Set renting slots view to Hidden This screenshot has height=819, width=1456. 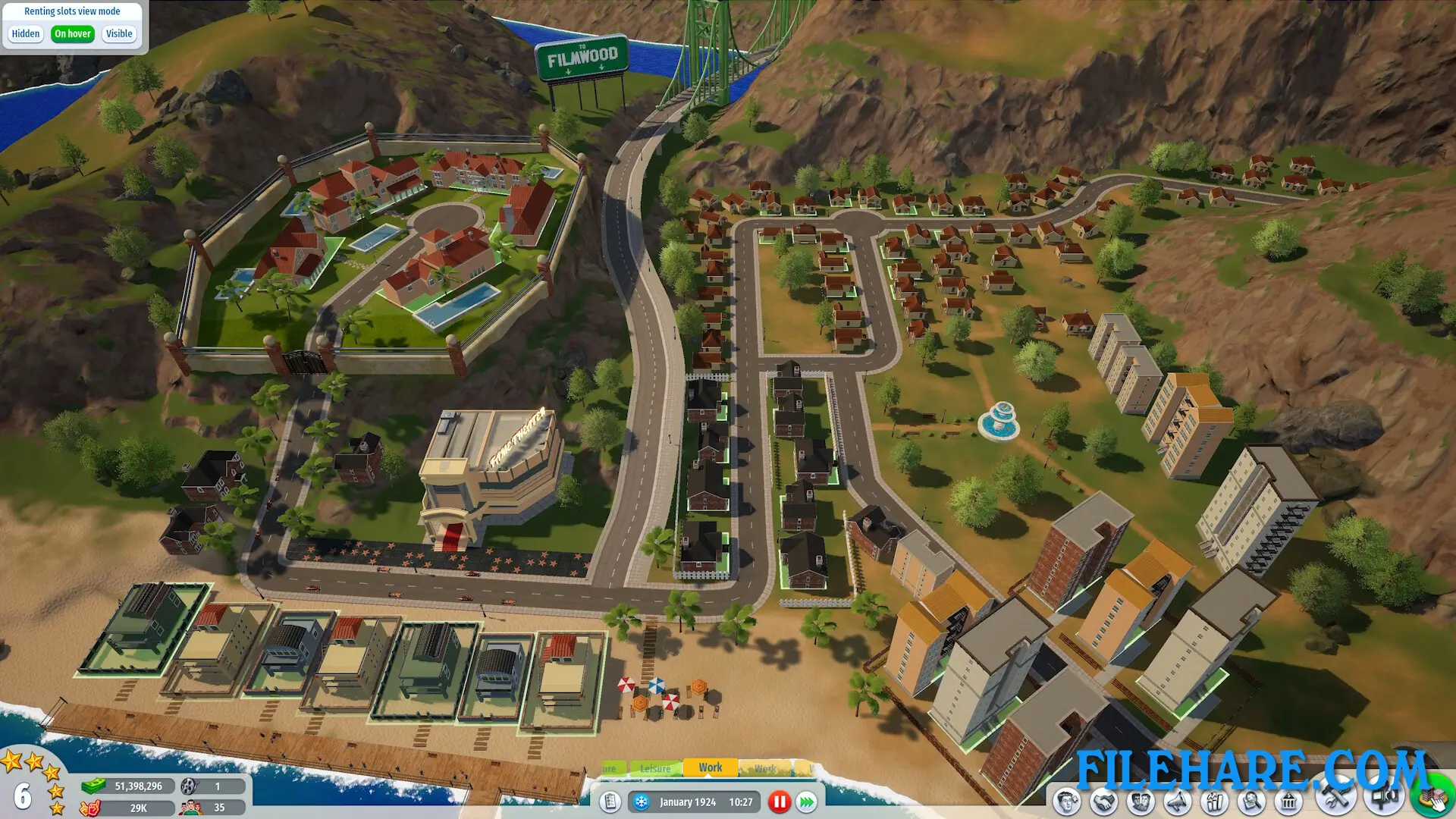[x=25, y=34]
